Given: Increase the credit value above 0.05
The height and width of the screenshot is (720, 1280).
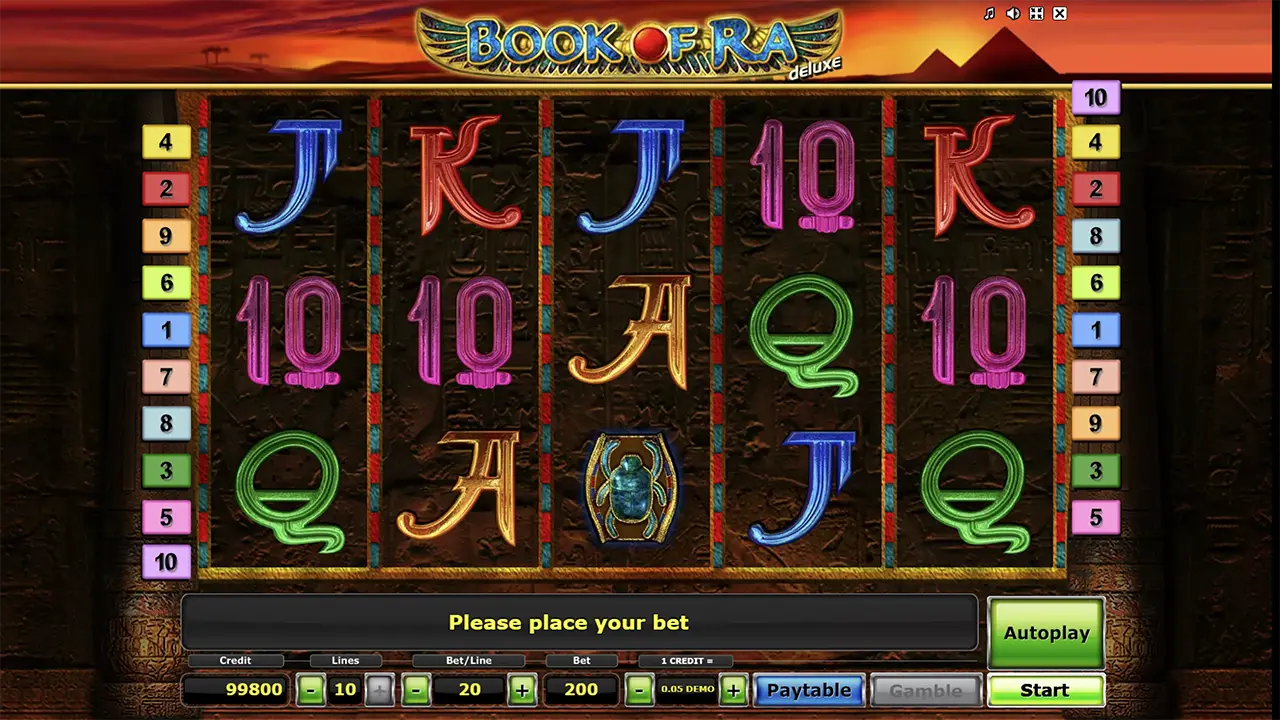Looking at the screenshot, I should [x=733, y=690].
